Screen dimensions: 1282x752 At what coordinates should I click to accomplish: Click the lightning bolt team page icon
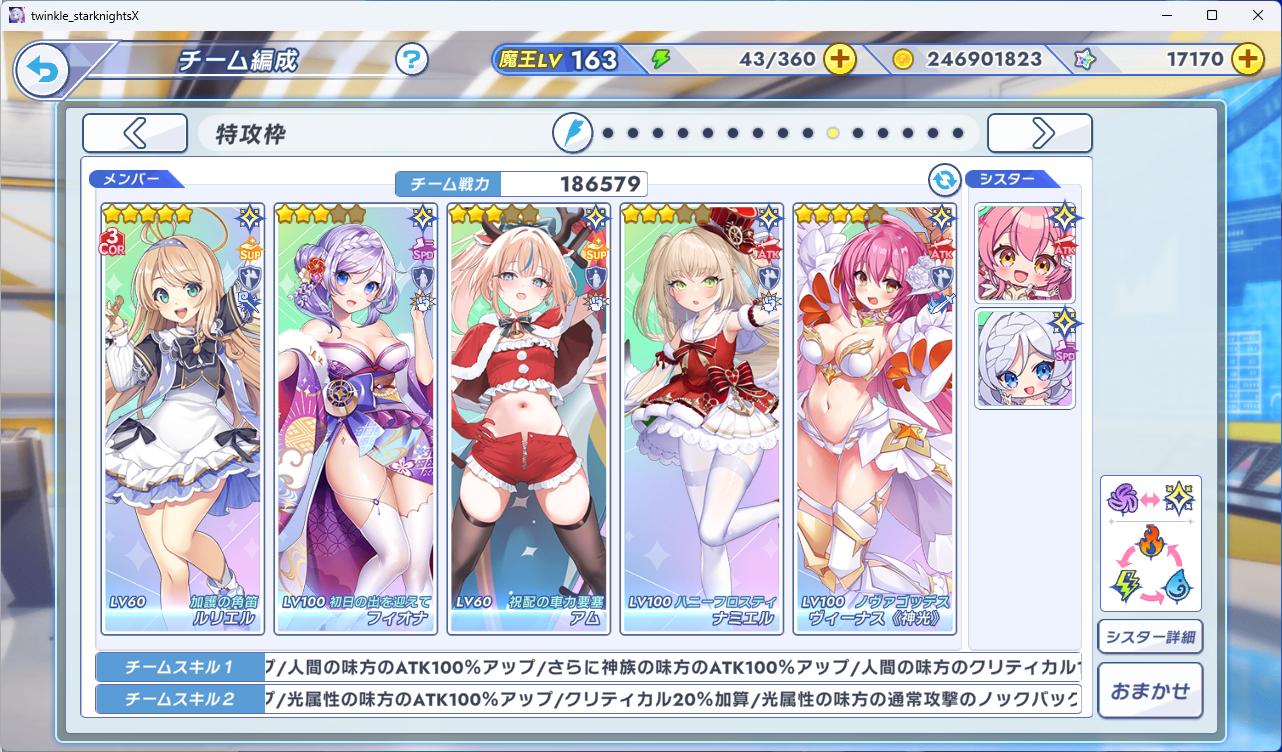(x=573, y=133)
